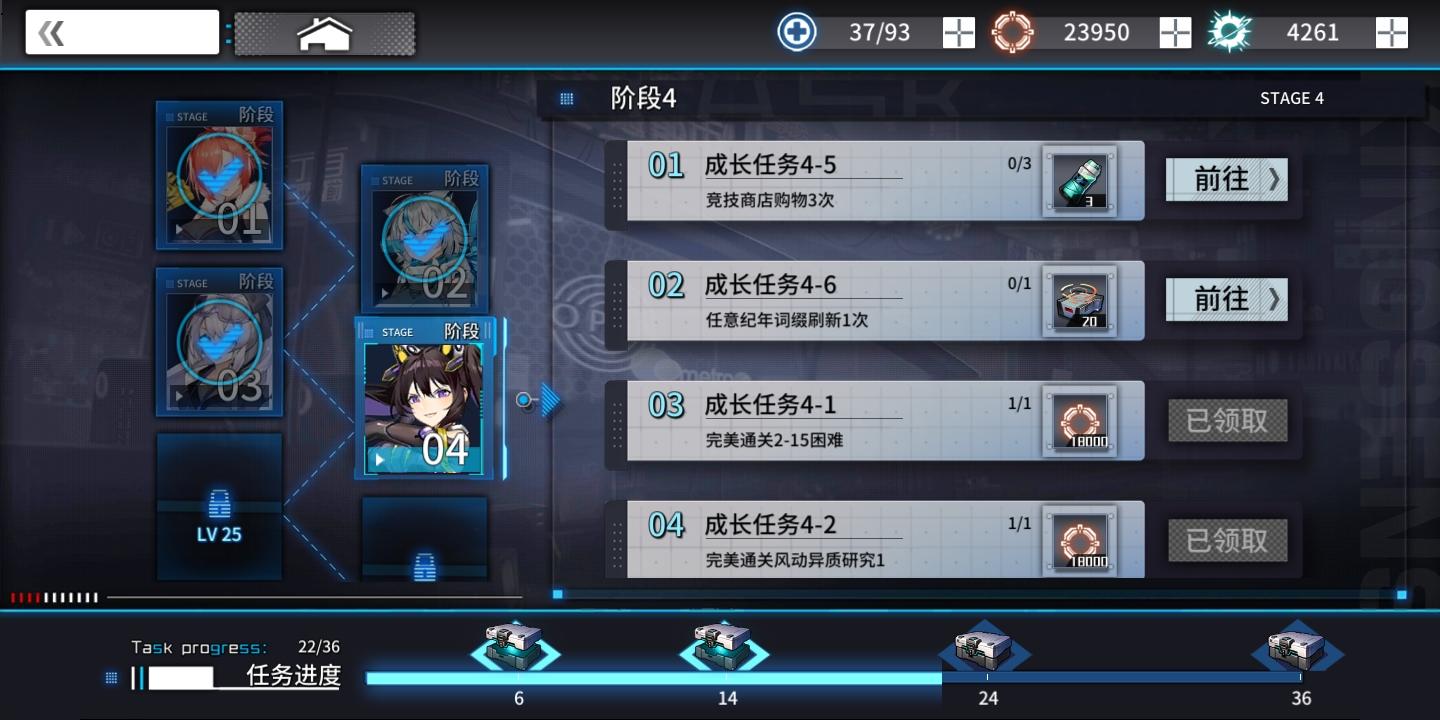Click the plus icon beside the 37/93 stamina counter
1440x720 pixels.
coord(957,32)
